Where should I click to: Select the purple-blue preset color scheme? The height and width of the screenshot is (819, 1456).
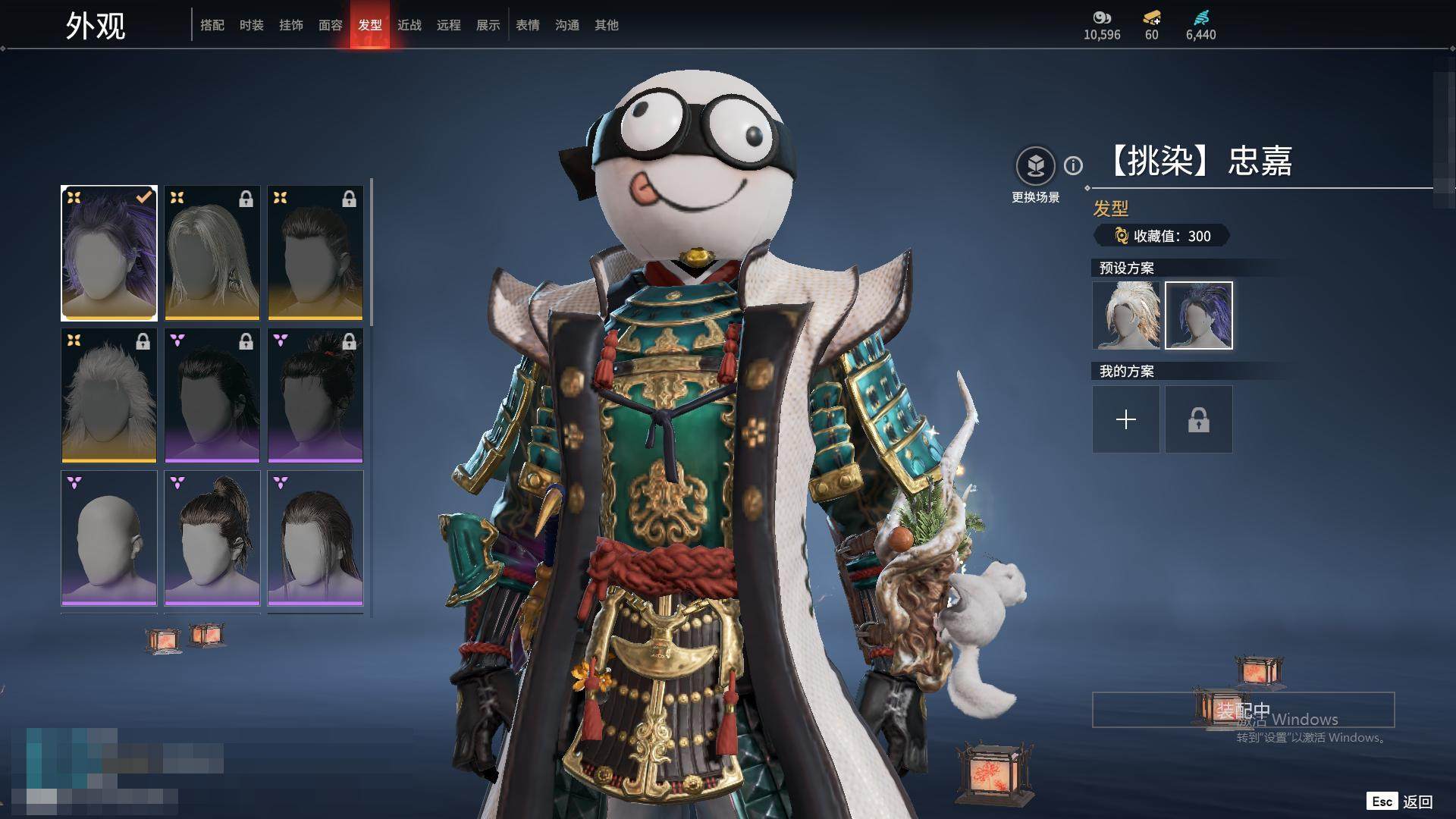pos(1199,315)
